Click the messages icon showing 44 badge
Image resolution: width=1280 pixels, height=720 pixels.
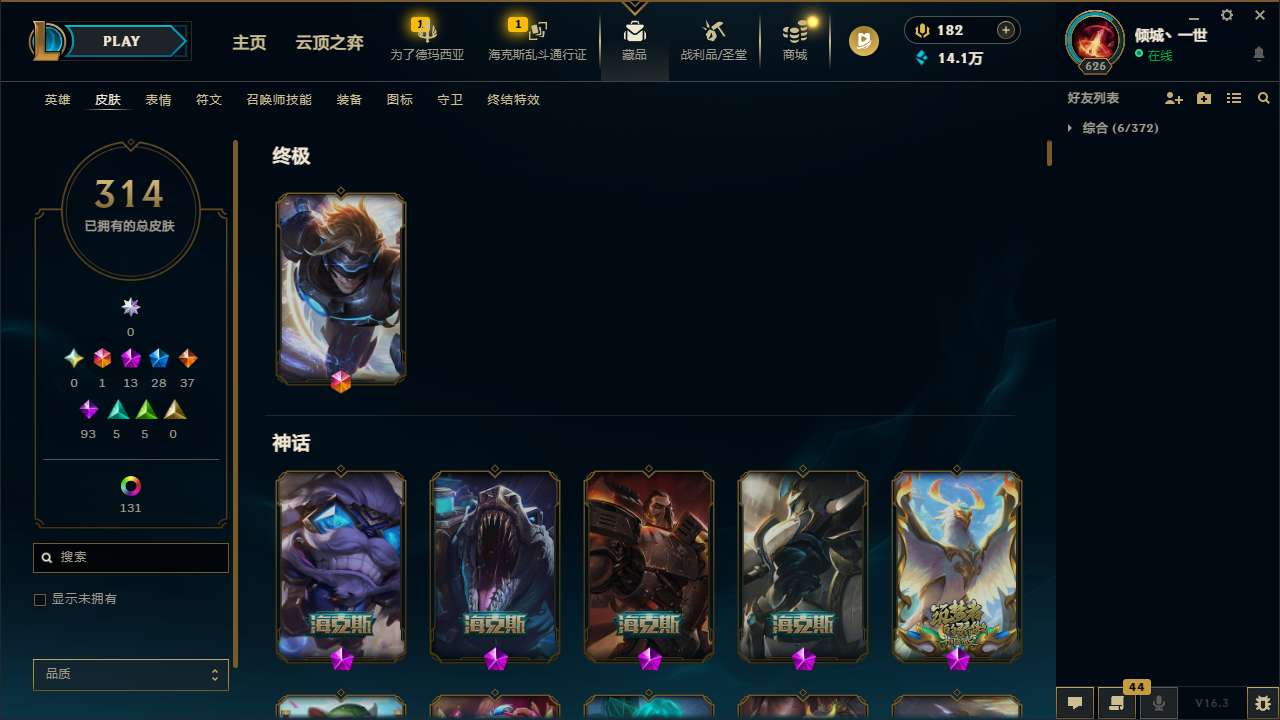coord(1117,703)
